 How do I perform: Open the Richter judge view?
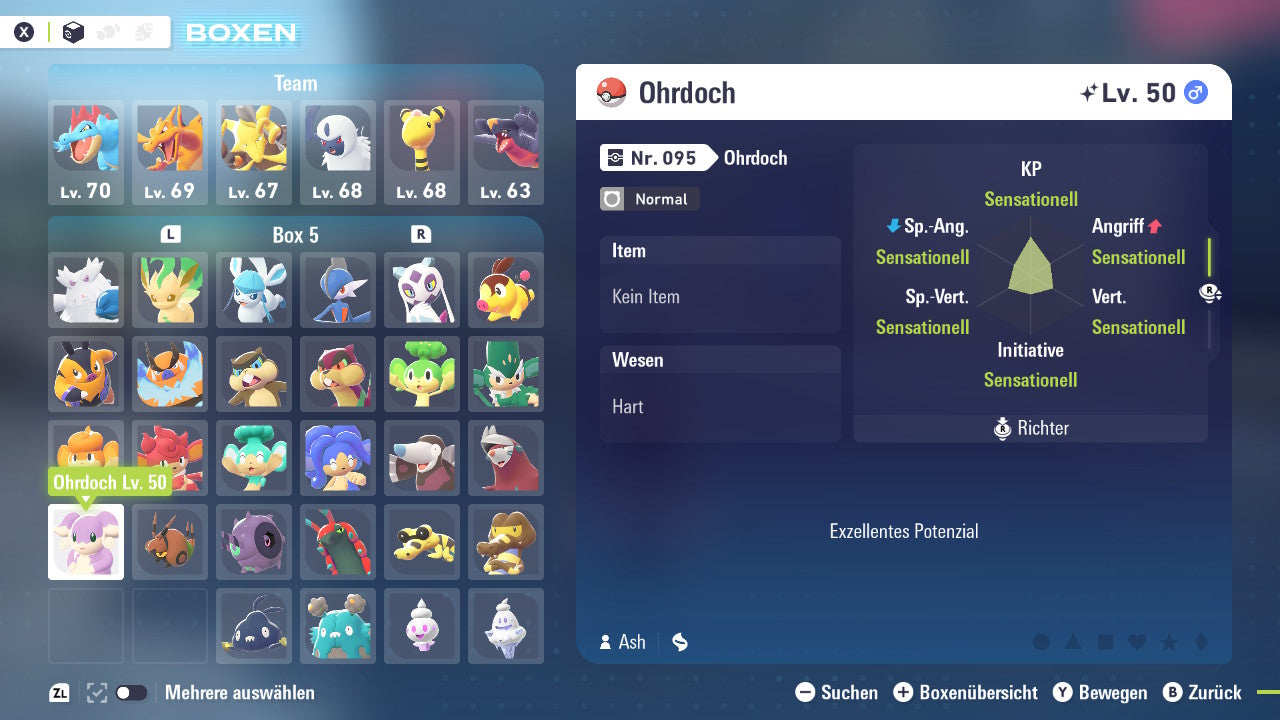point(1031,428)
